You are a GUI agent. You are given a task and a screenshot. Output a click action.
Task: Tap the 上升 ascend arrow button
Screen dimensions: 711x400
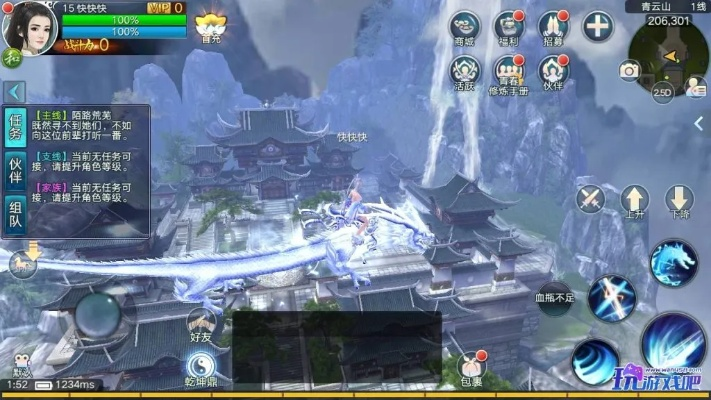click(634, 199)
